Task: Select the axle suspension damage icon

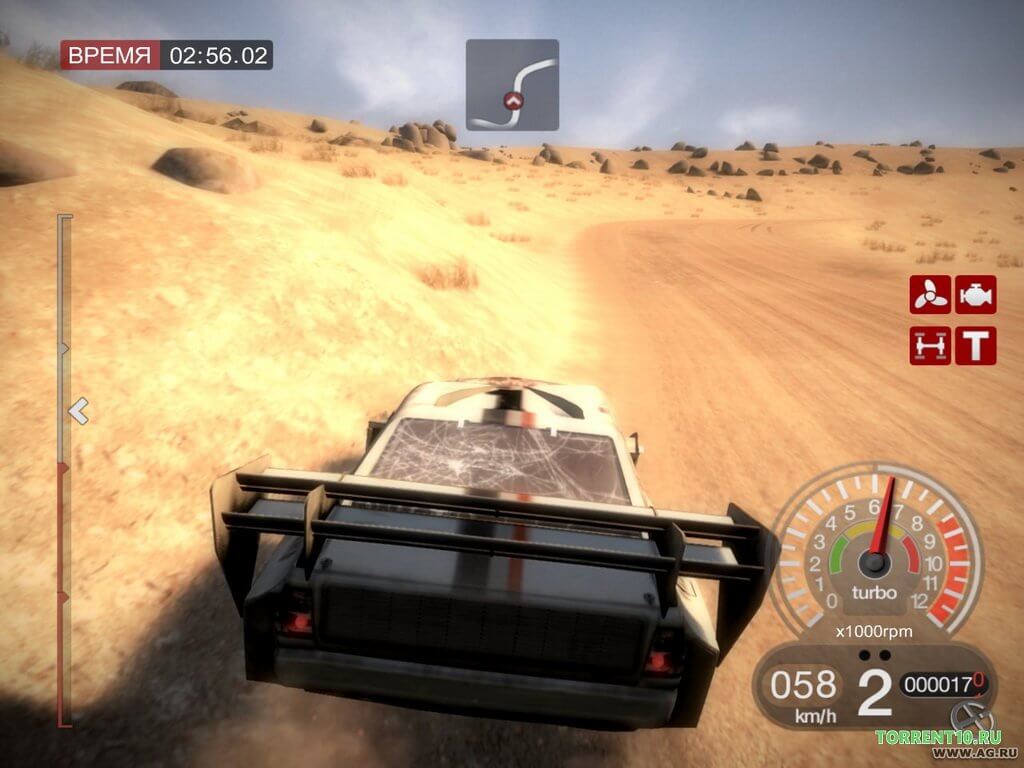Action: click(930, 345)
